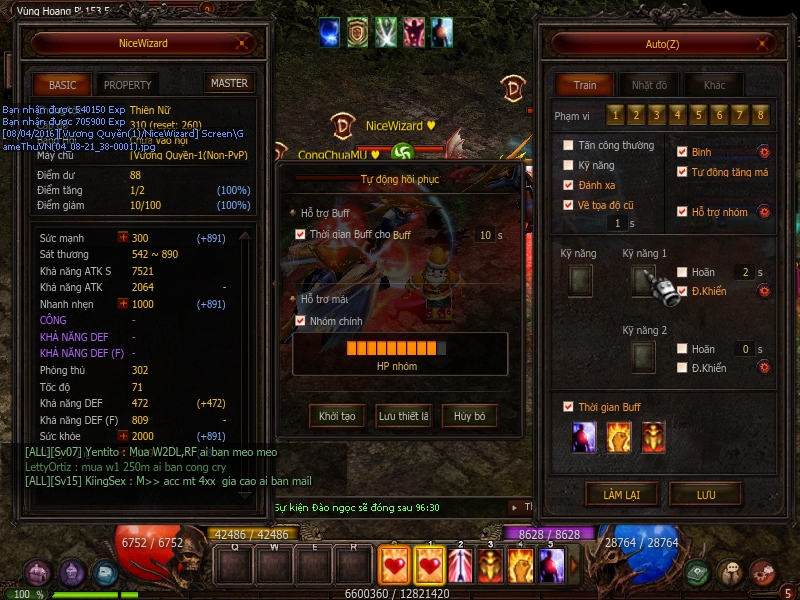Disable Tự động tăng máu checkbox
This screenshot has width=800, height=600.
pos(682,172)
